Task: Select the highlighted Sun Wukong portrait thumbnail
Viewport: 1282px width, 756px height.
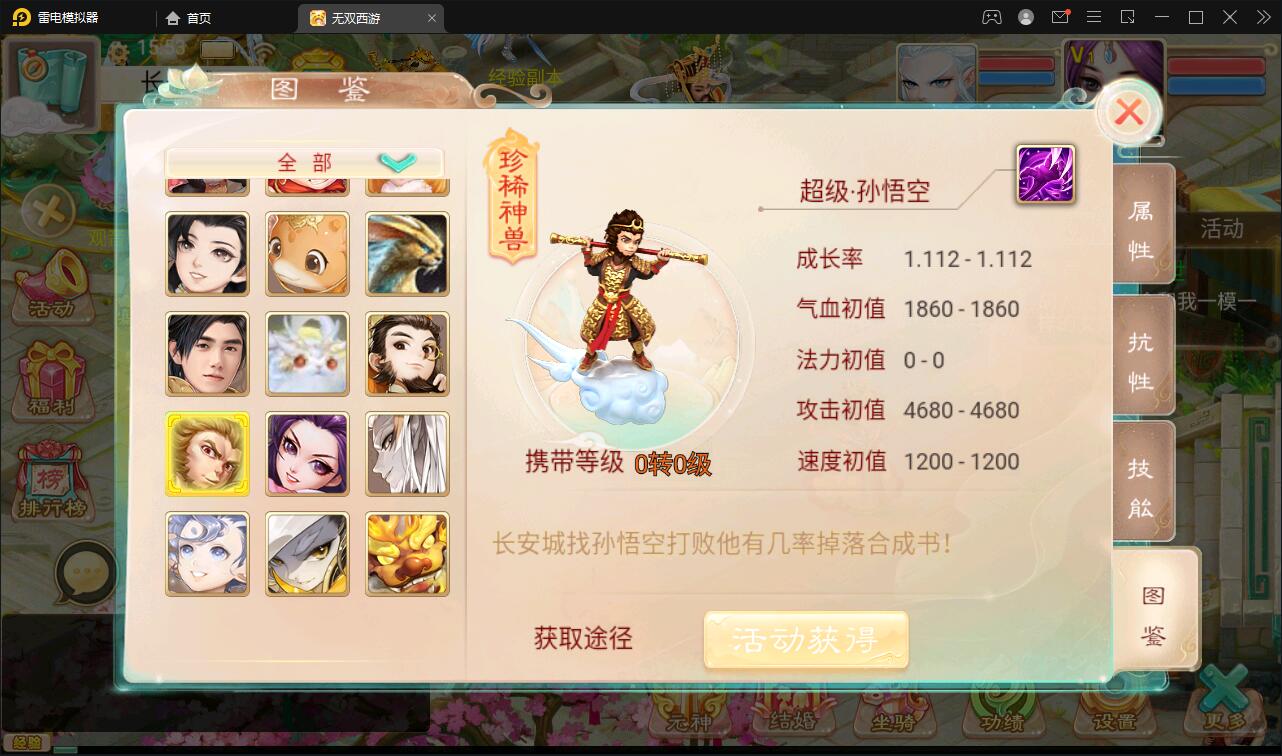Action: point(207,453)
